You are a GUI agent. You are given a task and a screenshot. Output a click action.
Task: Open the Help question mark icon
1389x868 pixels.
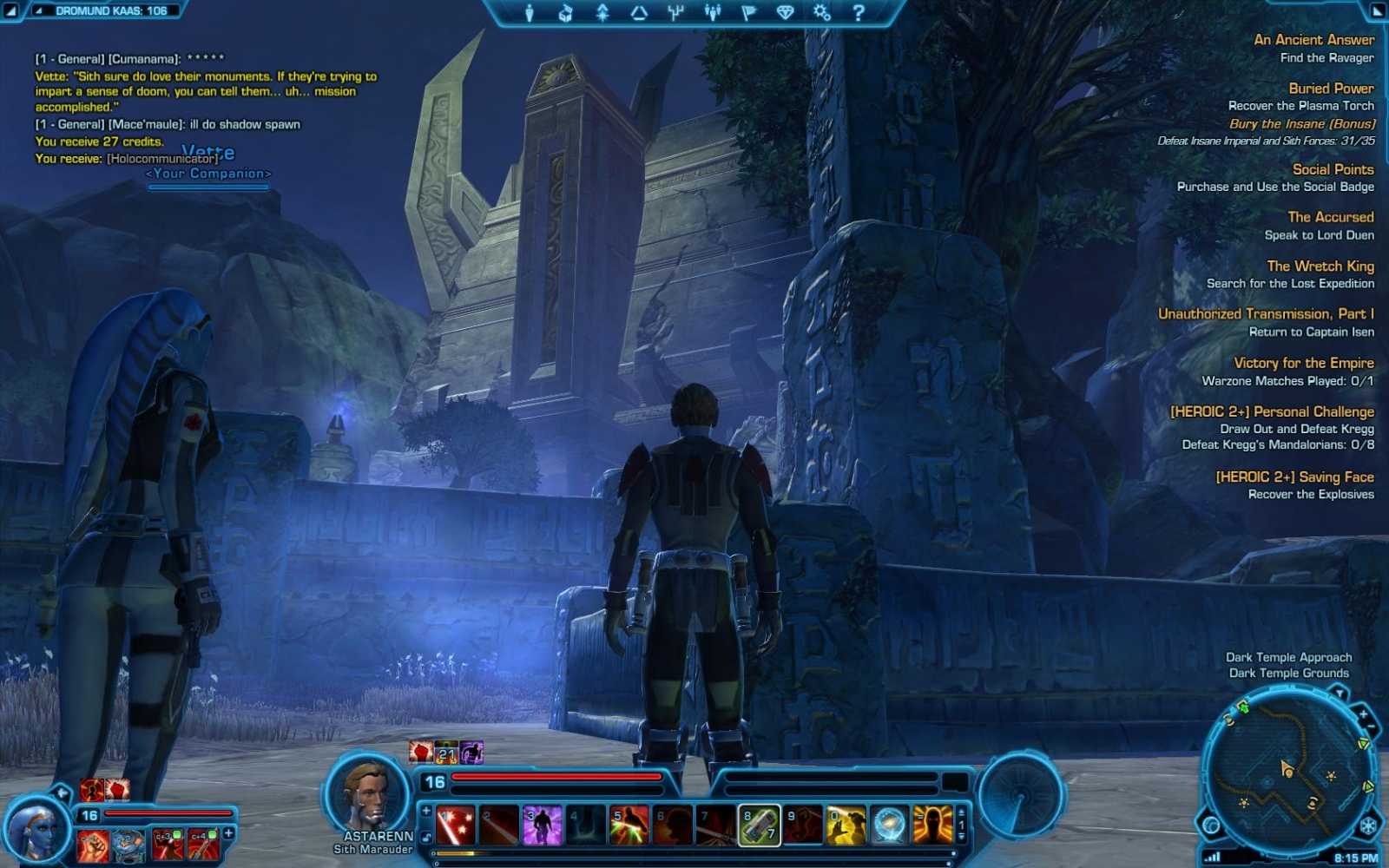click(859, 12)
